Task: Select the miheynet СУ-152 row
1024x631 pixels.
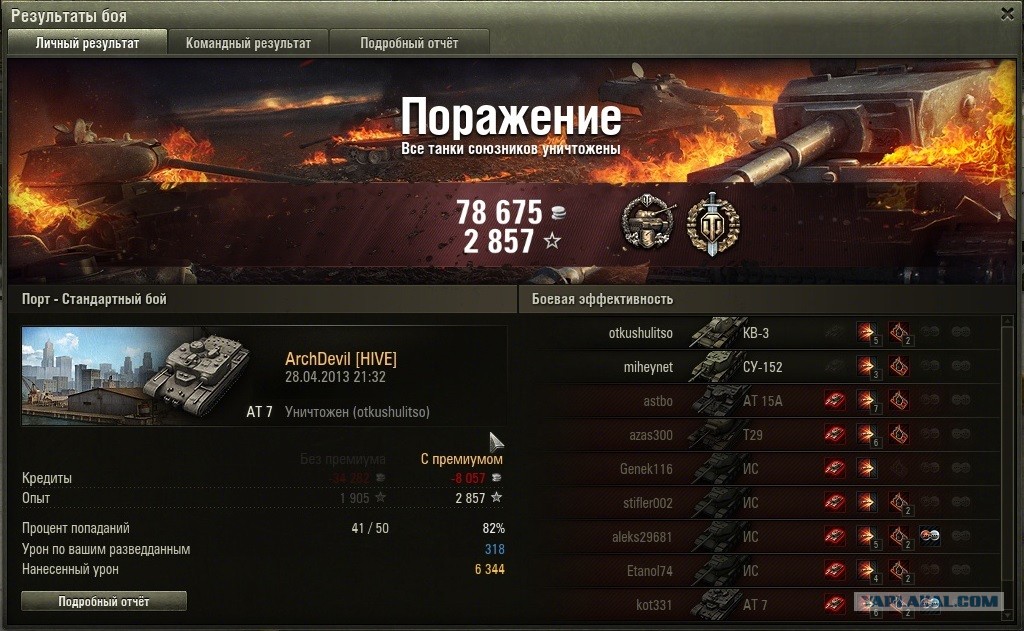Action: click(x=760, y=367)
